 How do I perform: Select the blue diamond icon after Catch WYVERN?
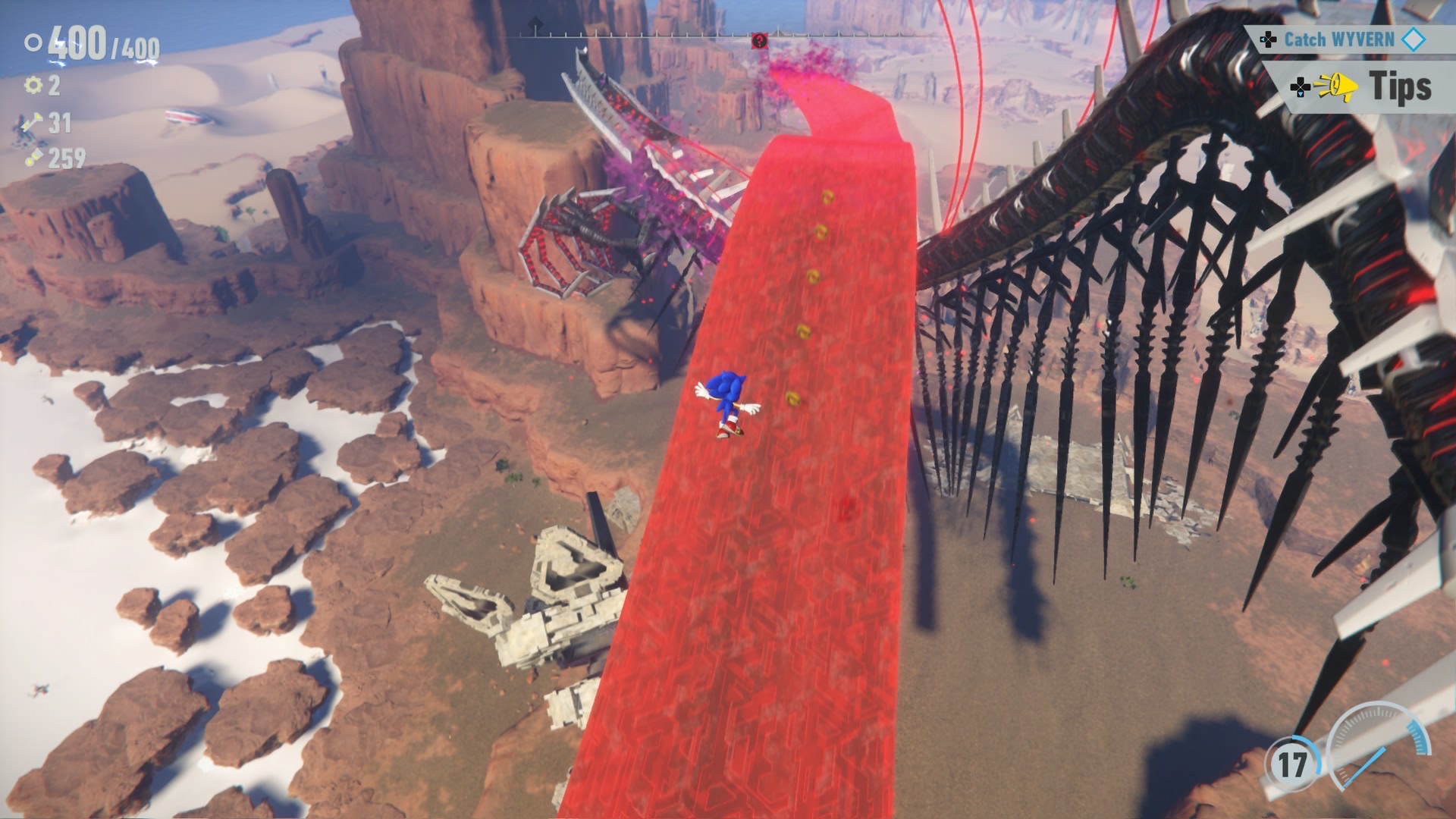click(1413, 39)
